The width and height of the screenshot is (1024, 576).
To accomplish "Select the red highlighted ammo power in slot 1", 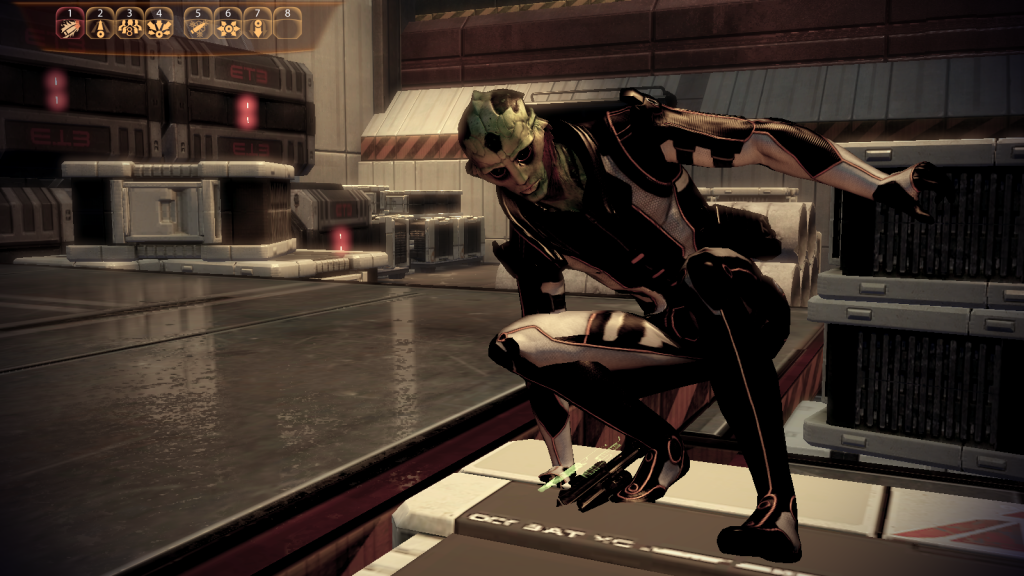I will (70, 24).
